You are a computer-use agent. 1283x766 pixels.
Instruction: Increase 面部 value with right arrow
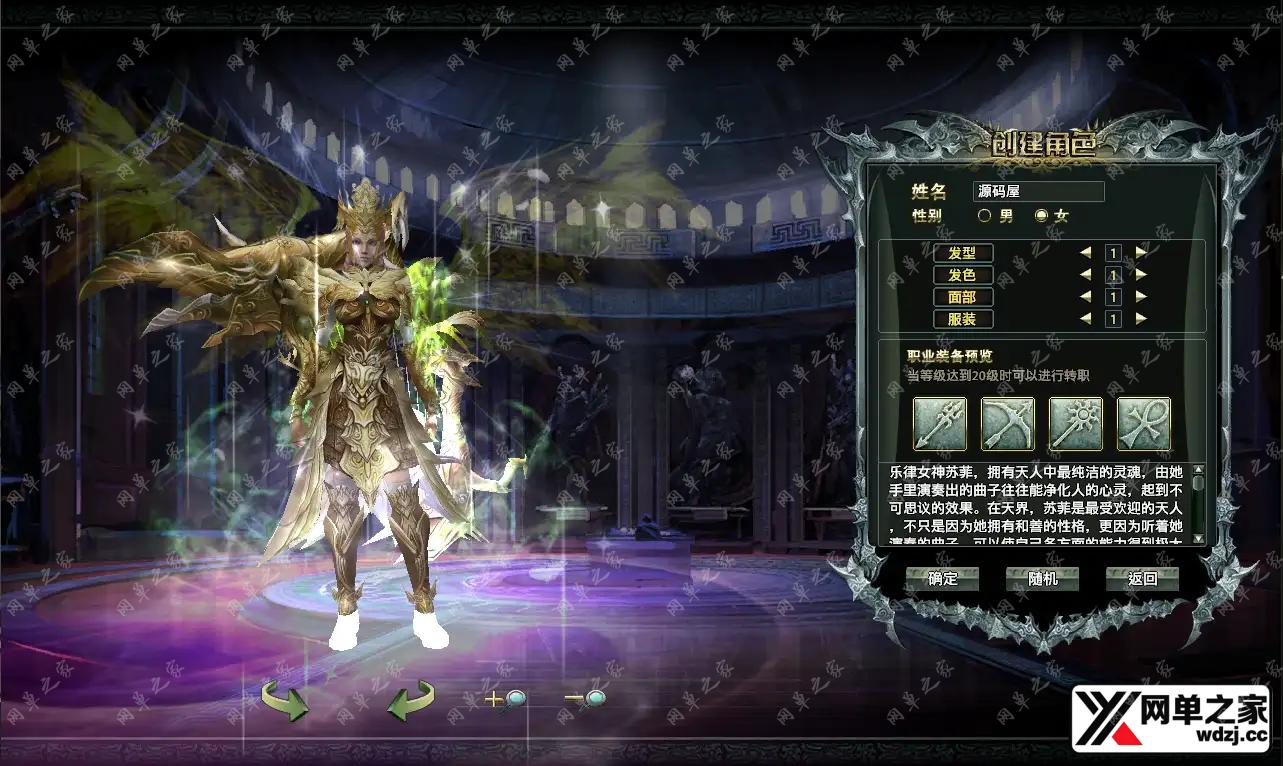(1141, 296)
